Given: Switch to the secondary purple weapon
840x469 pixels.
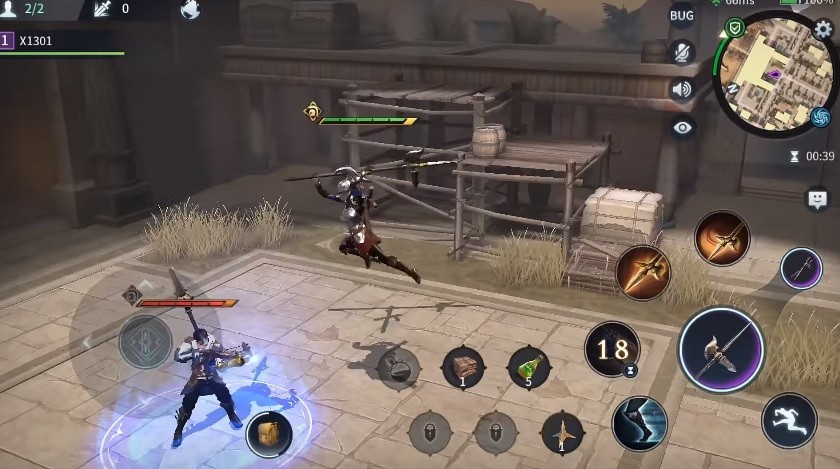Looking at the screenshot, I should 801,268.
